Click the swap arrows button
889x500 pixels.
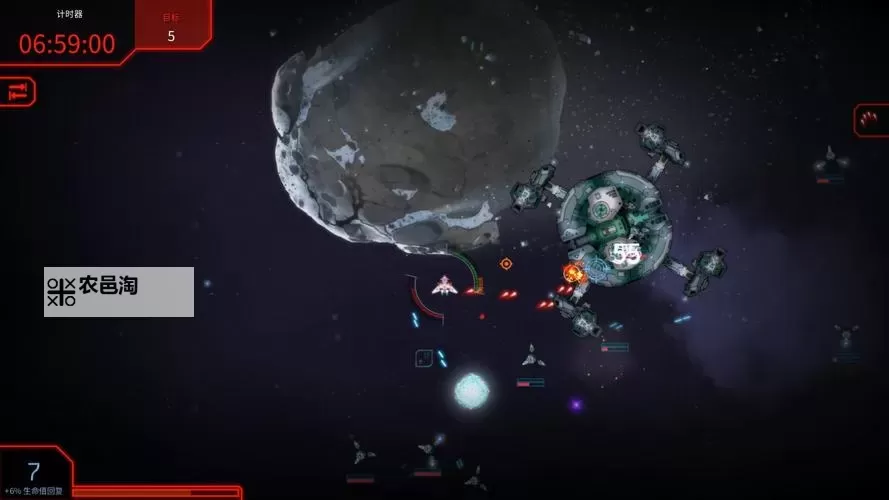point(17,92)
